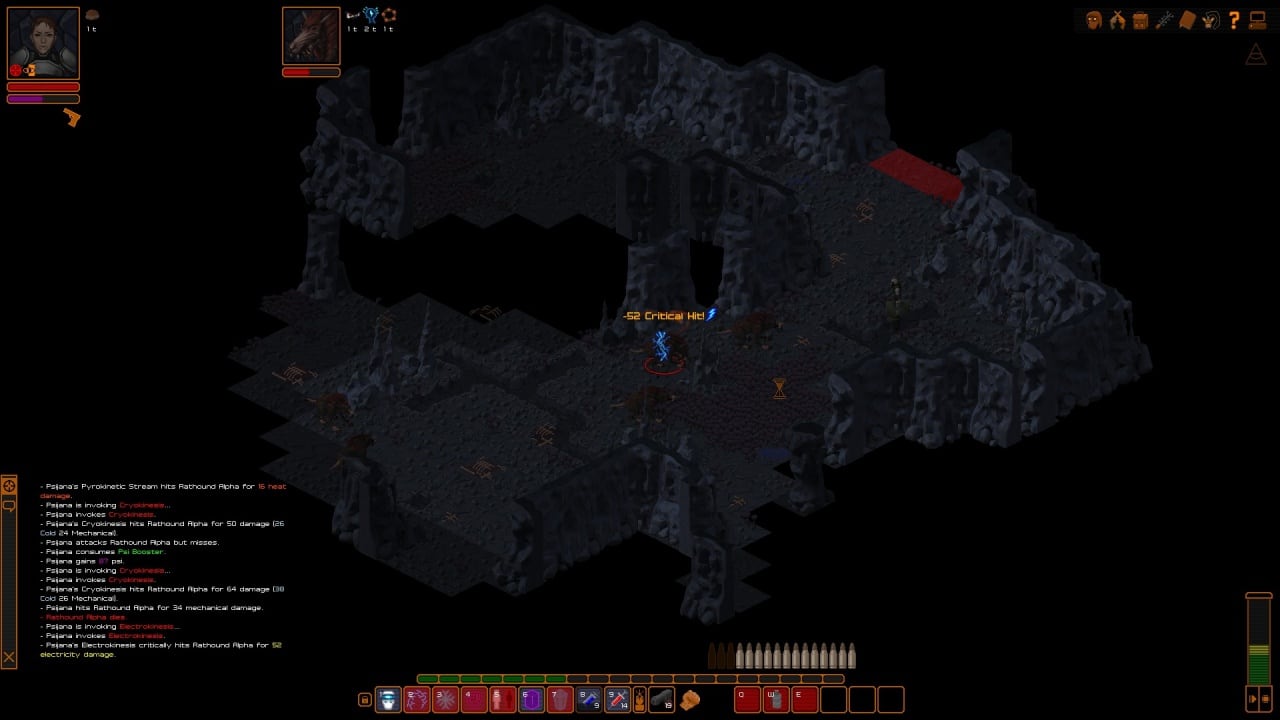The image size is (1280, 720).
Task: Open the character sheet face icon
Action: pyautogui.click(x=1093, y=20)
